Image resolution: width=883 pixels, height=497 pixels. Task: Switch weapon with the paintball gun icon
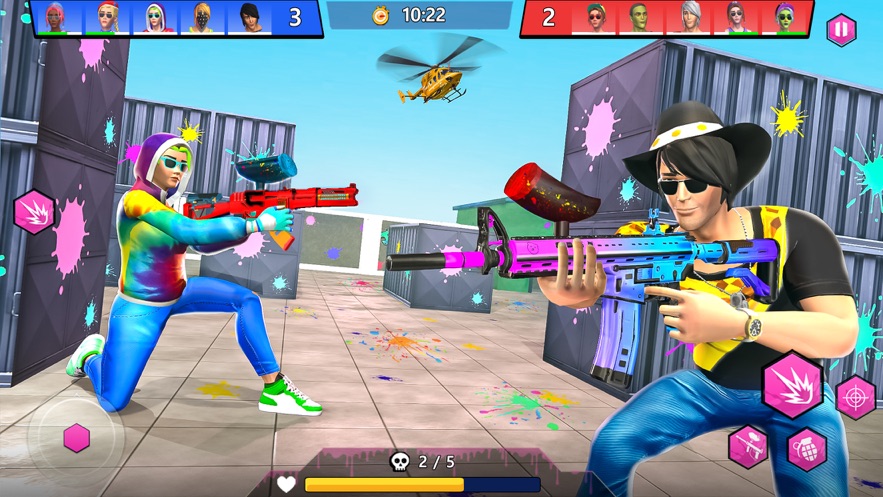tap(748, 446)
